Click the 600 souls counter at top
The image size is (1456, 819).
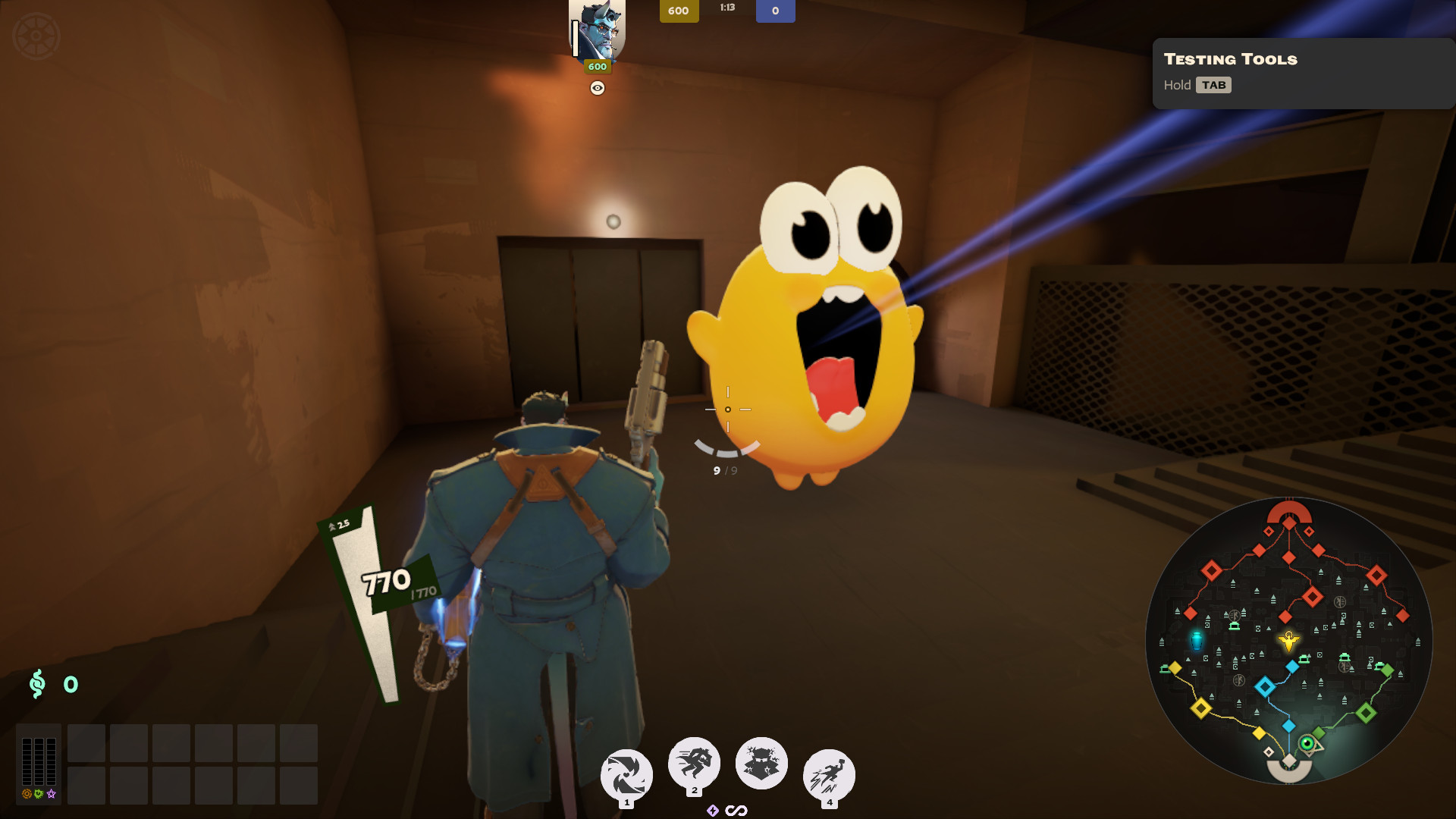[679, 11]
